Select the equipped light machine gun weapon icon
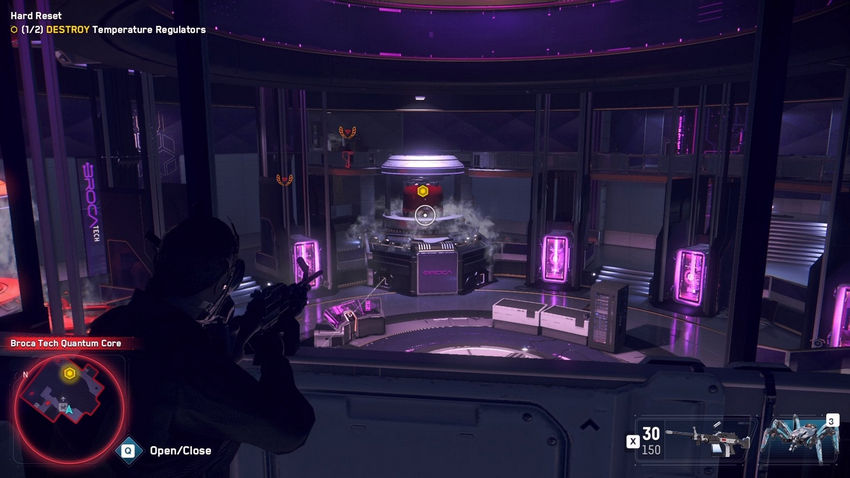Image resolution: width=850 pixels, height=478 pixels. 709,438
